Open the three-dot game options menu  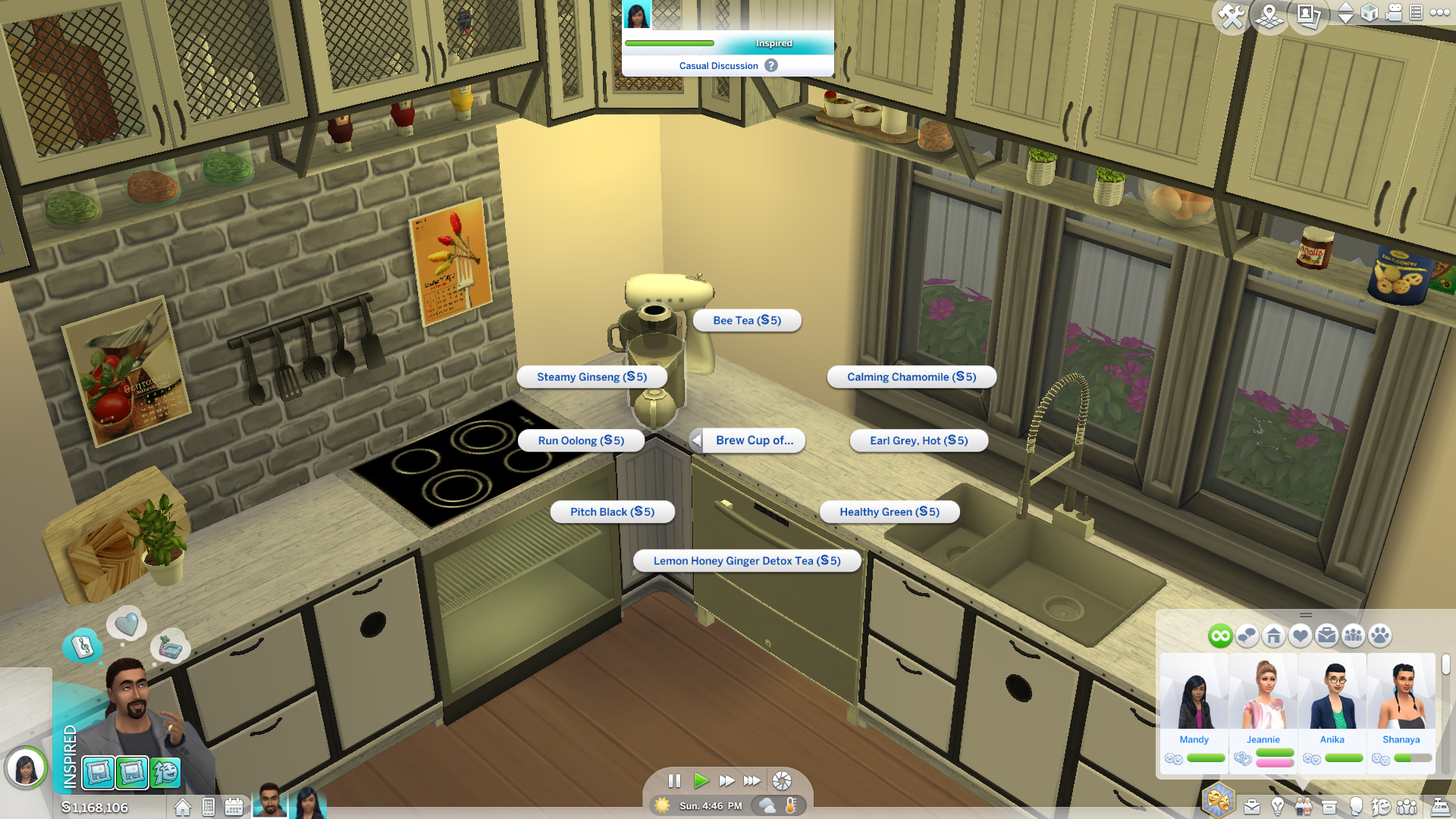click(1439, 12)
